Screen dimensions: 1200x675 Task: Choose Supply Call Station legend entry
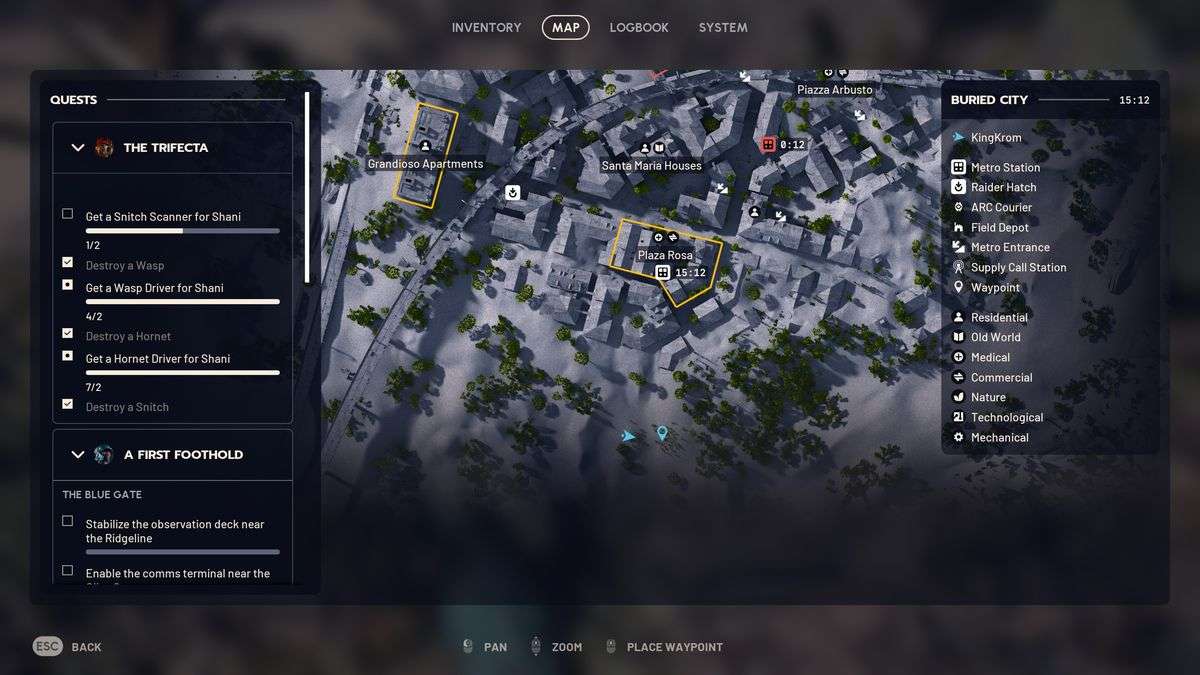point(1018,268)
